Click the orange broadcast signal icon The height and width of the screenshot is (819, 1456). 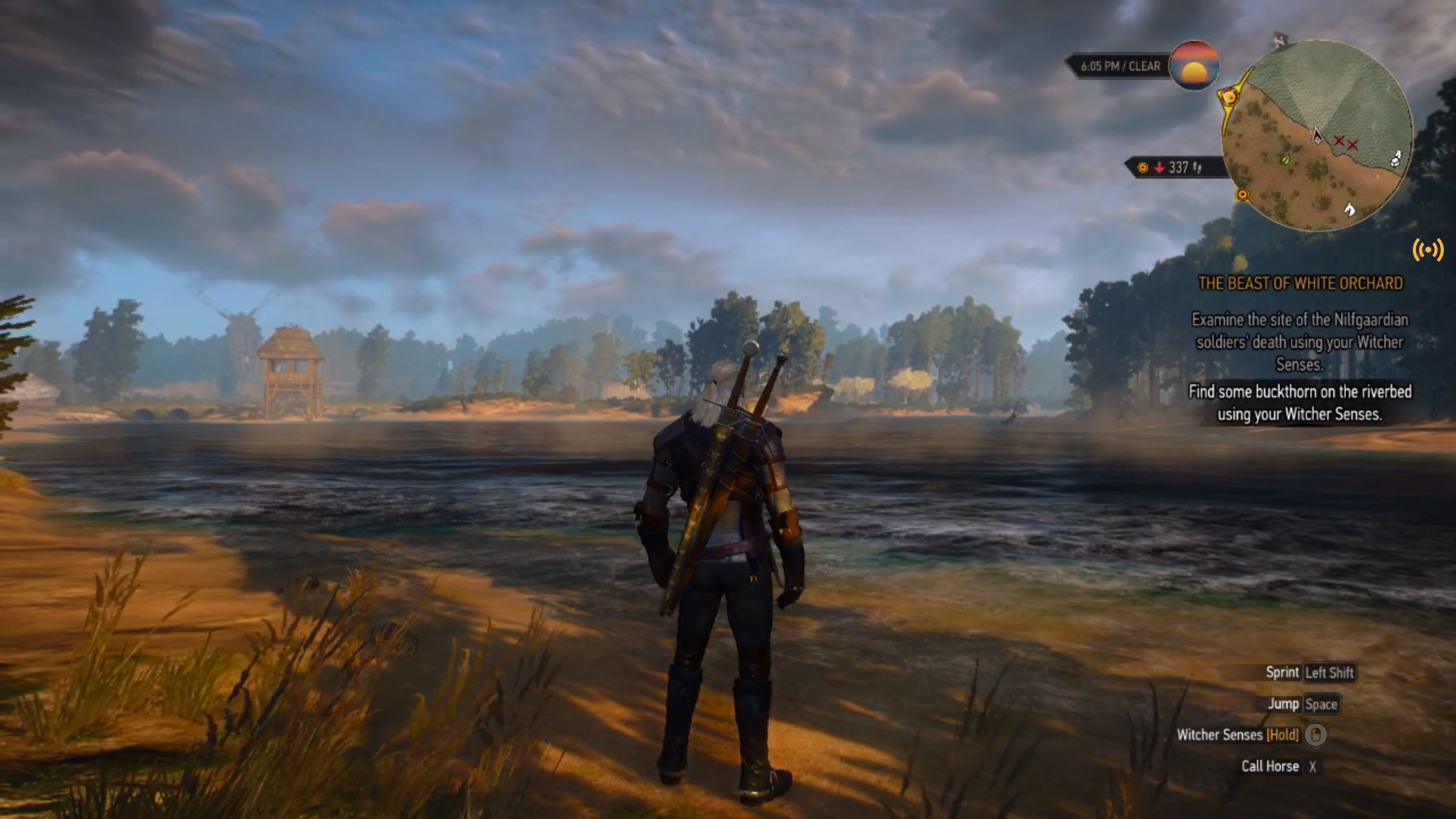coord(1428,249)
